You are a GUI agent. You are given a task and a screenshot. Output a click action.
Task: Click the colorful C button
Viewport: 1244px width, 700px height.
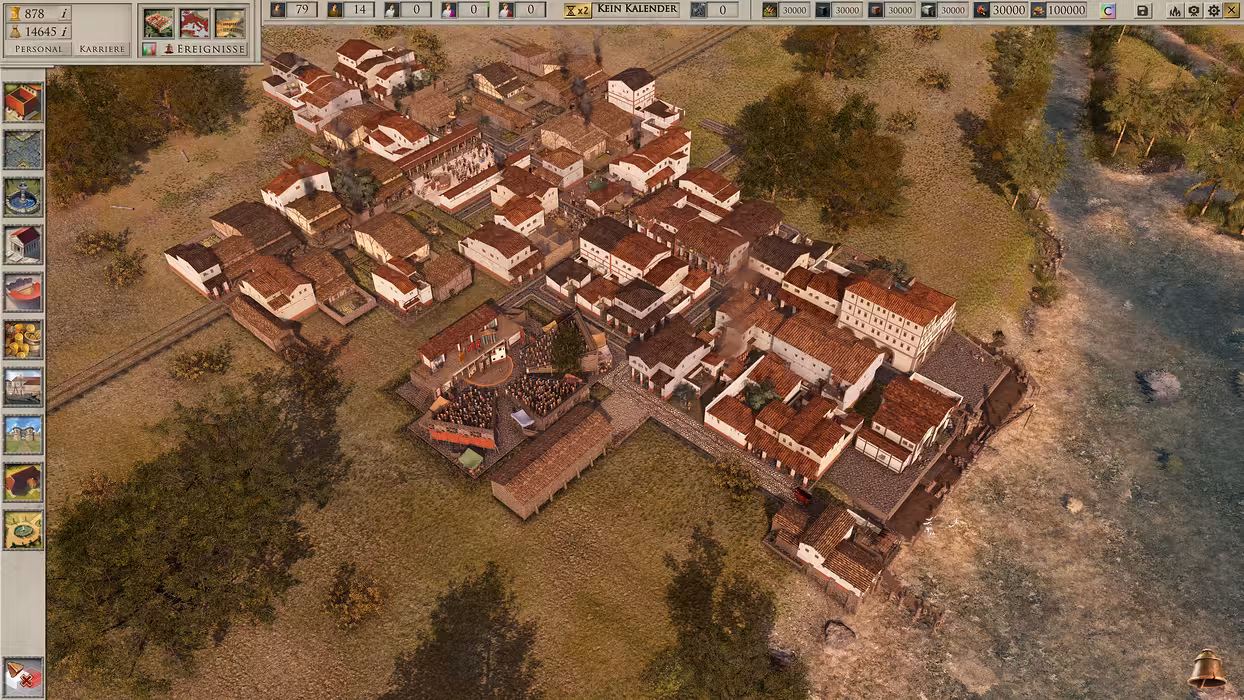click(x=1107, y=10)
